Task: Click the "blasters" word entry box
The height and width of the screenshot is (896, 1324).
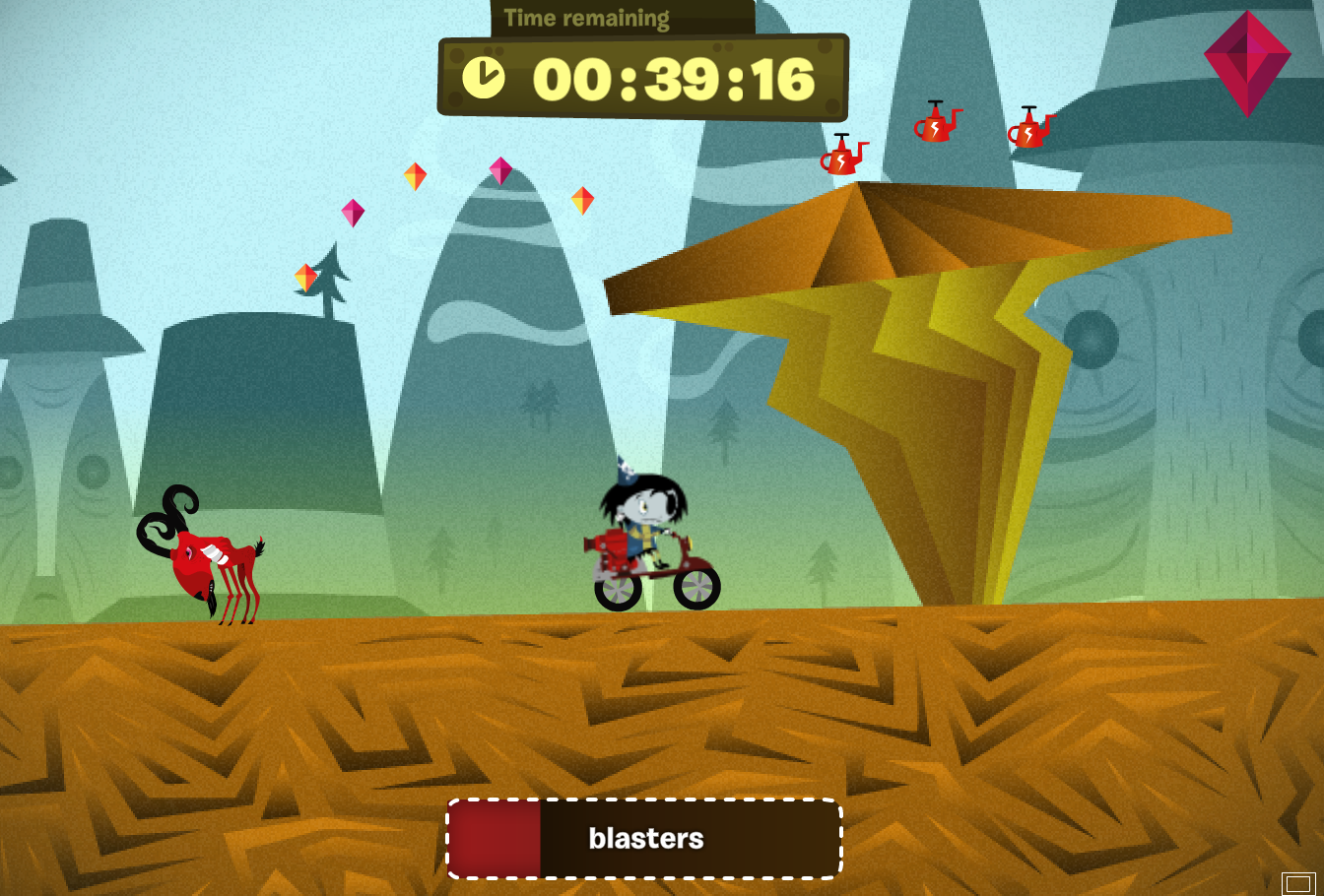Action: [645, 839]
